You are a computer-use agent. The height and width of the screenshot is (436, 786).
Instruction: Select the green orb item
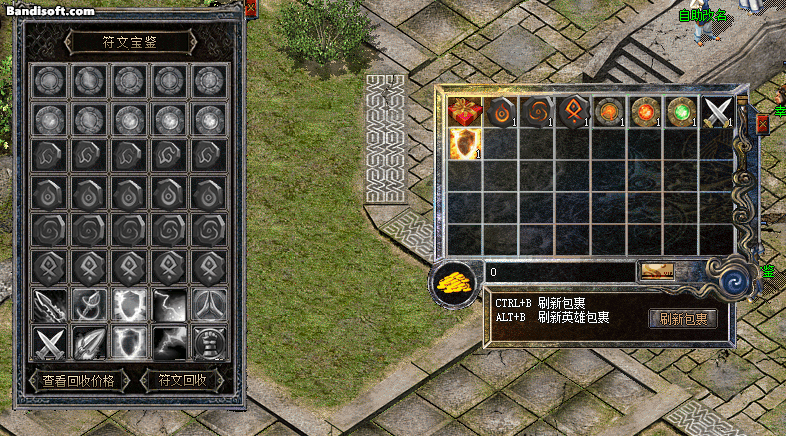pyautogui.click(x=682, y=112)
